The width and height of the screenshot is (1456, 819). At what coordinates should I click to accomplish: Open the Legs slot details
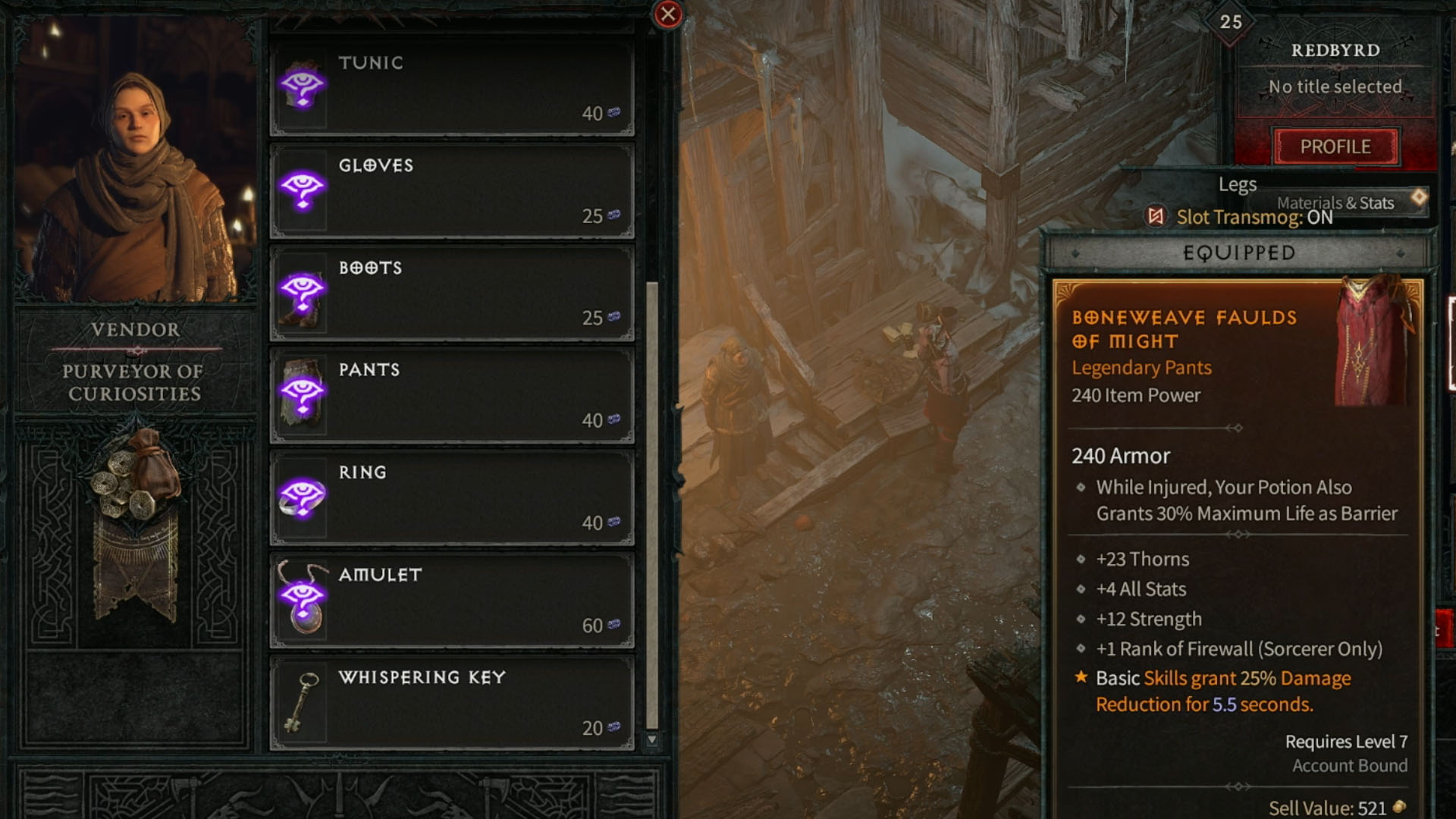1237,184
